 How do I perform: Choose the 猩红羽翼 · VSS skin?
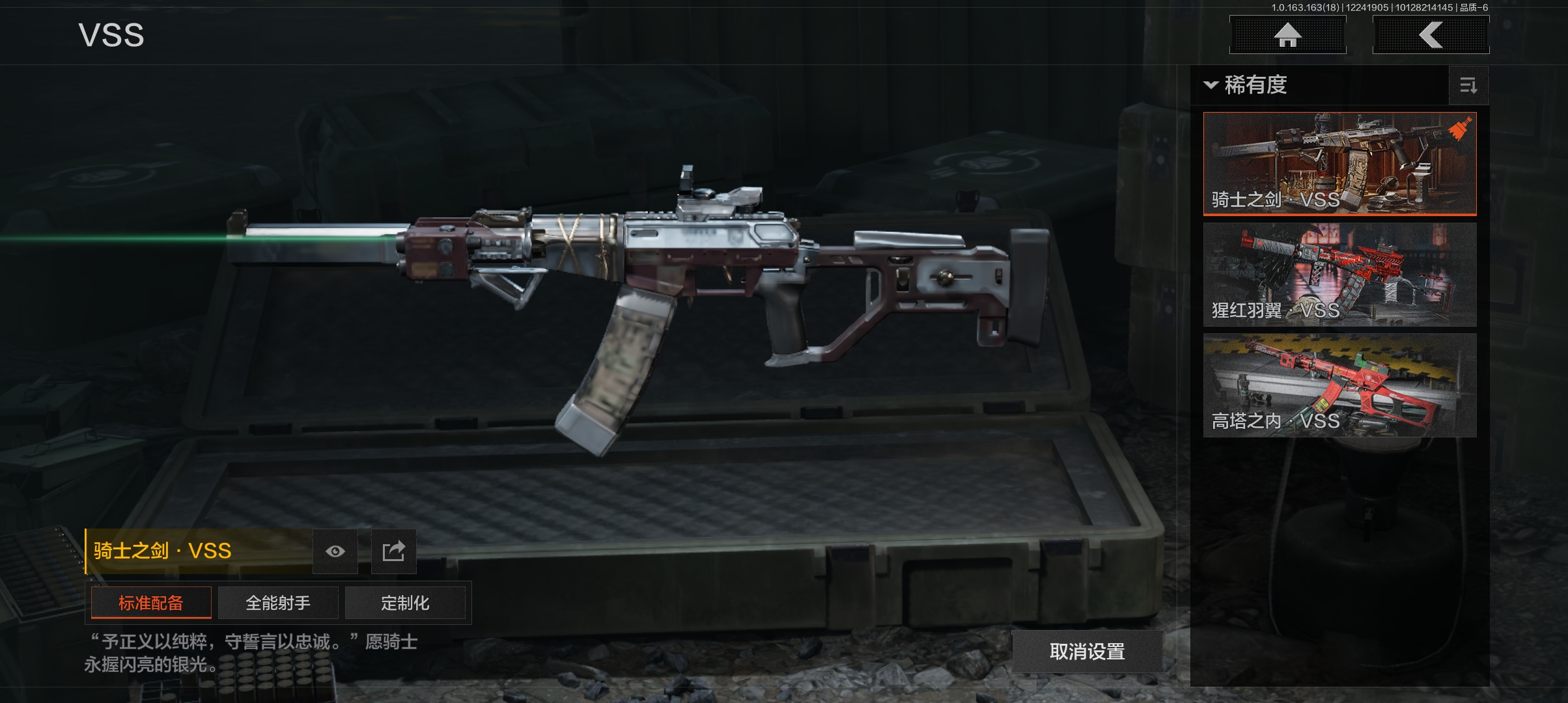coord(1339,275)
